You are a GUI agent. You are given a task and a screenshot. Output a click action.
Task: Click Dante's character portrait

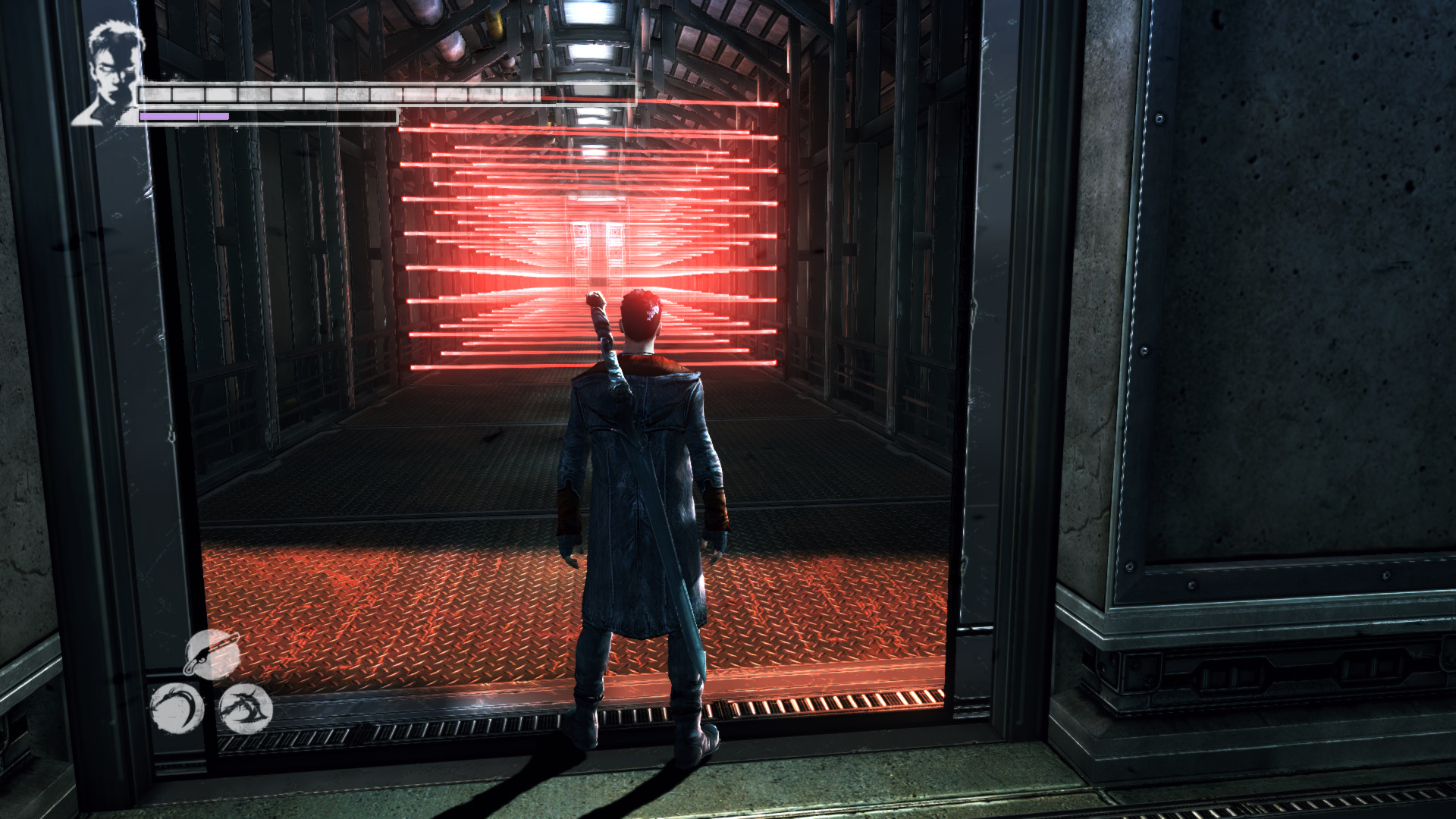tap(114, 74)
